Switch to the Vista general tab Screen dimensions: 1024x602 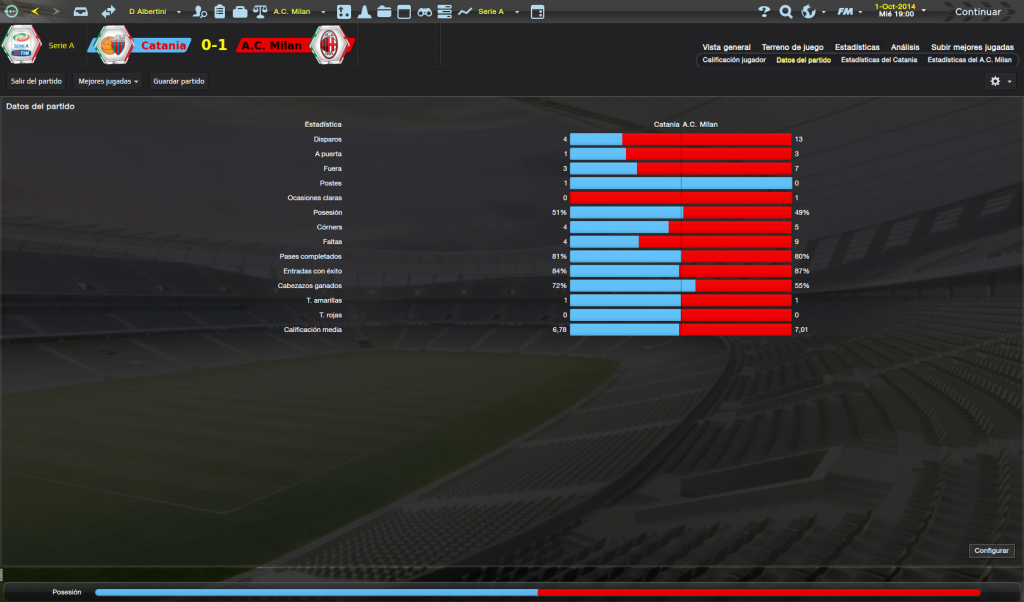coord(726,47)
